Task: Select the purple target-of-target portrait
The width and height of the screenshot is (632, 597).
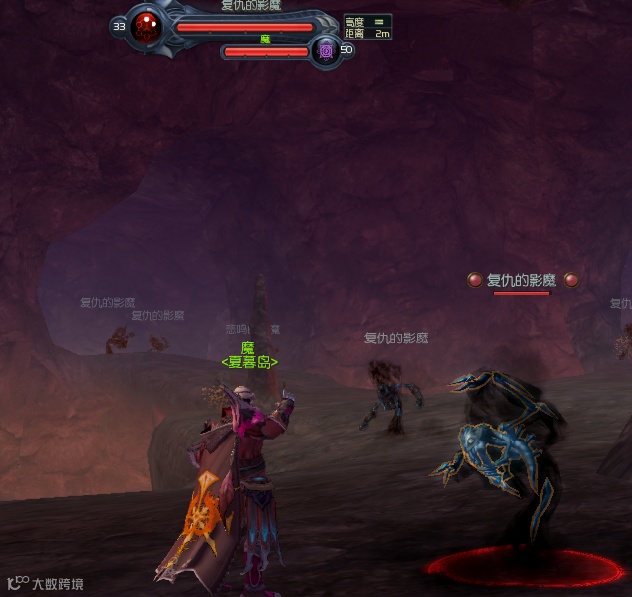Action: [x=325, y=50]
